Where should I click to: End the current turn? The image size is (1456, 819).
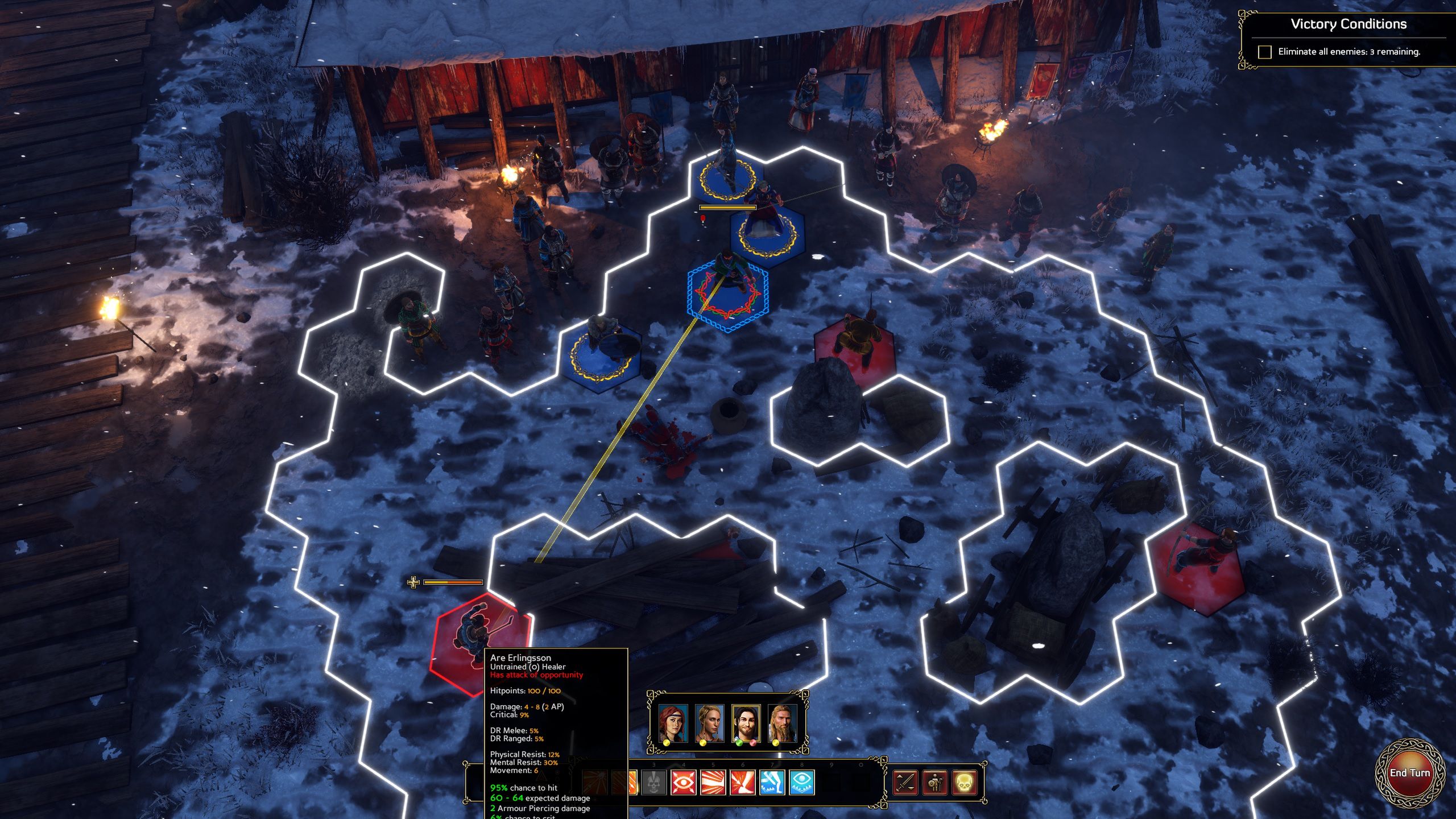pos(1409,773)
